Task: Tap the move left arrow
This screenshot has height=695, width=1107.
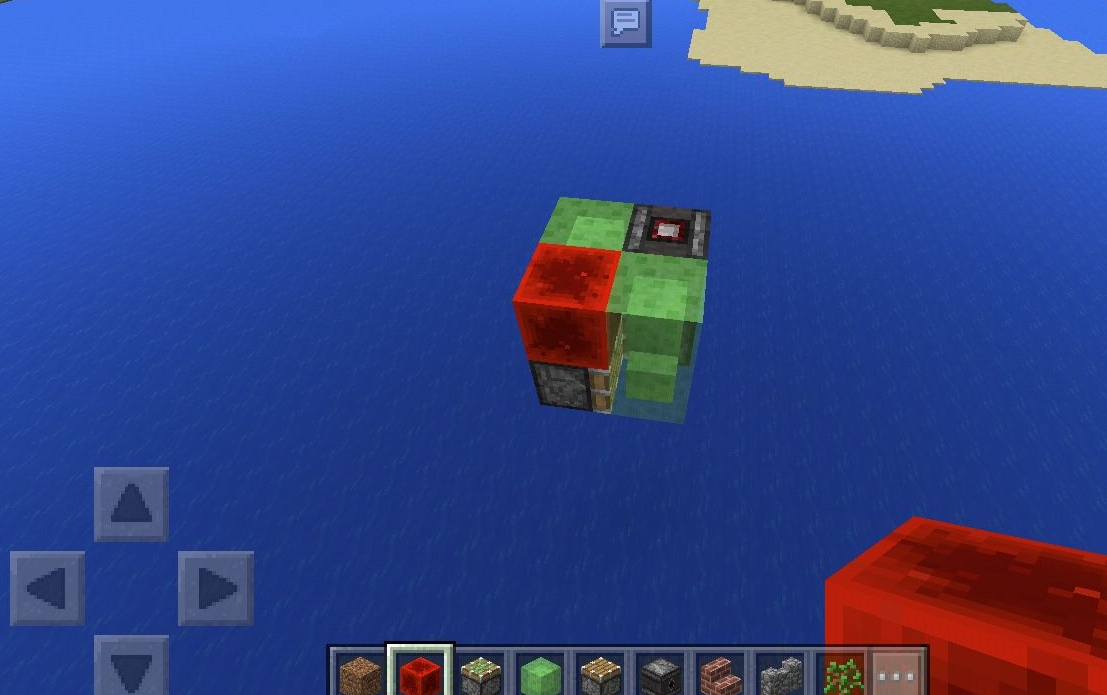Action: pos(47,588)
